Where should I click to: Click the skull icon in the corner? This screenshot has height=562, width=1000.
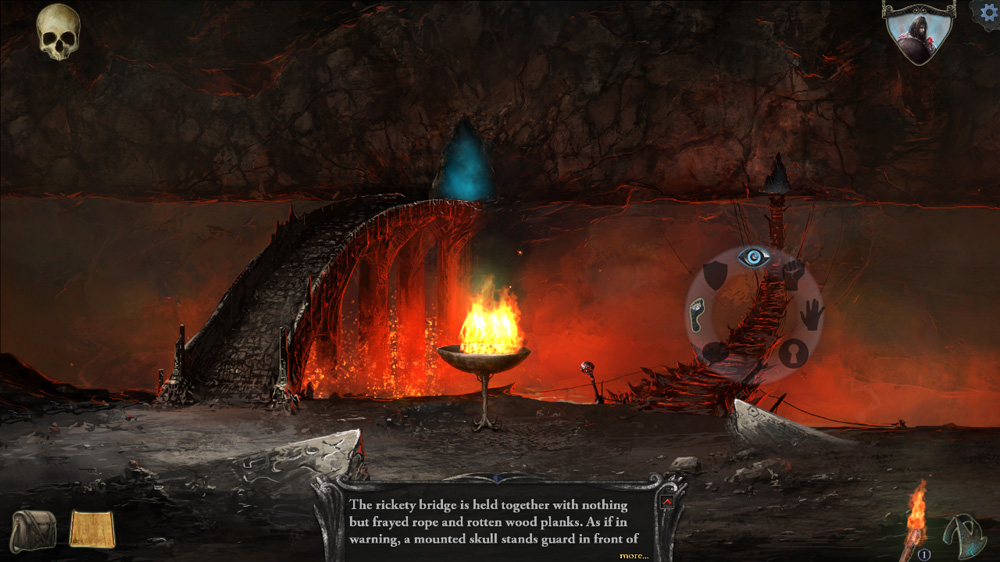click(58, 32)
